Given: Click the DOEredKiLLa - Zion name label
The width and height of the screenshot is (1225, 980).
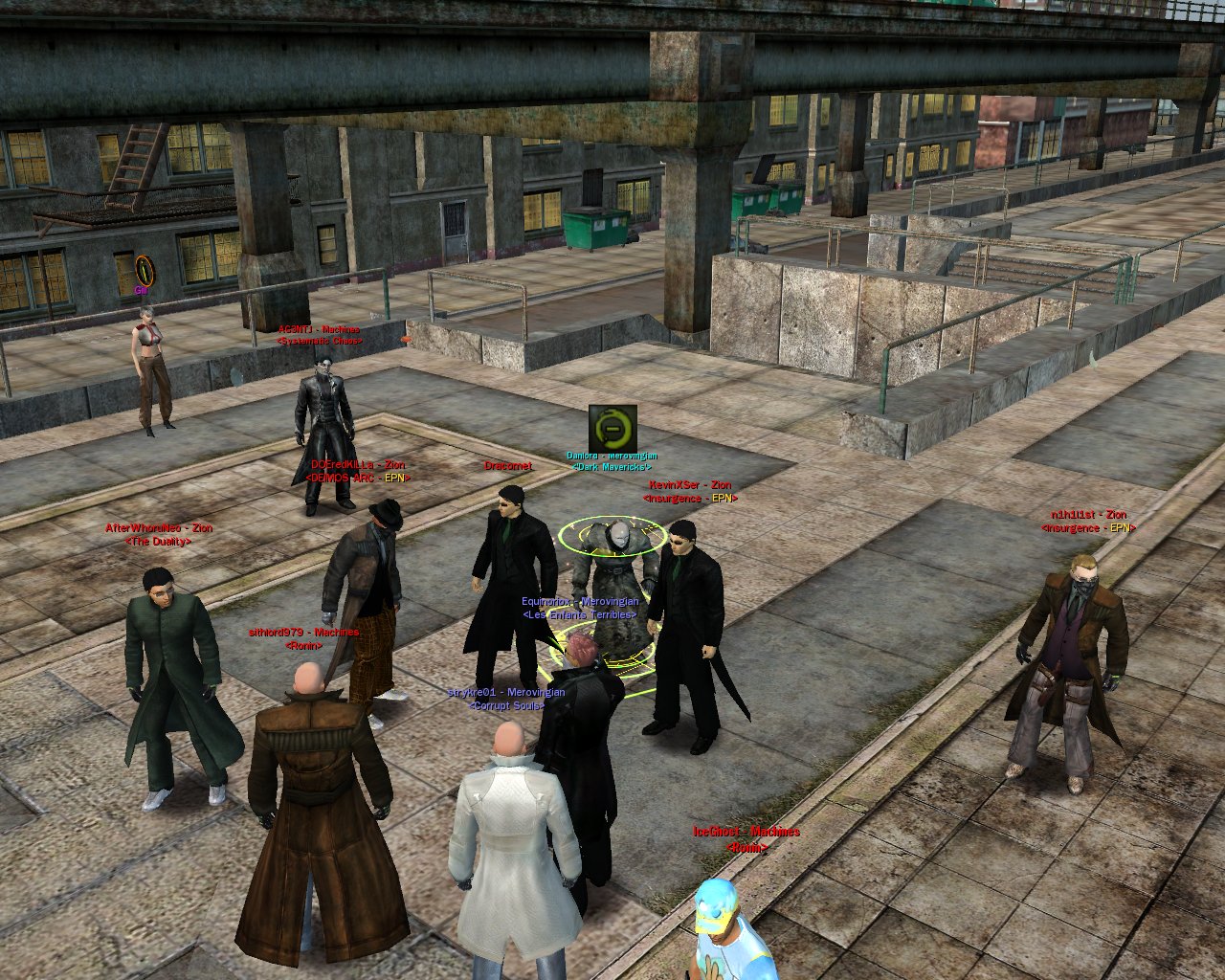Looking at the screenshot, I should [x=358, y=465].
